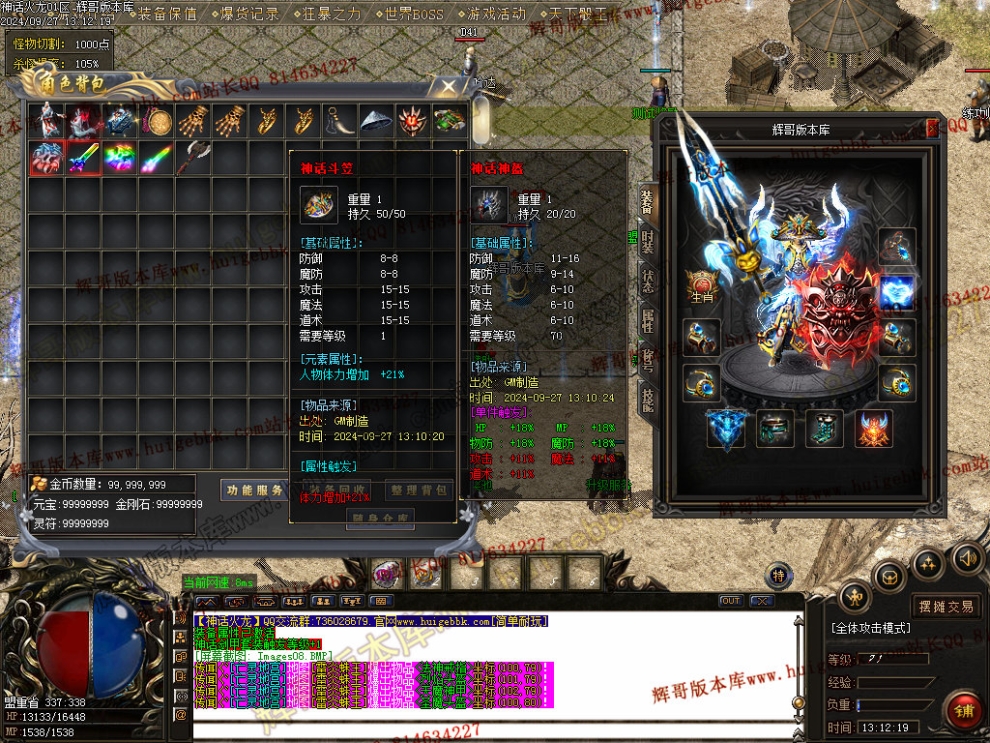Screen dimensions: 990x743
Task: Open the 摆摊交易 stall trading button
Action: click(947, 606)
